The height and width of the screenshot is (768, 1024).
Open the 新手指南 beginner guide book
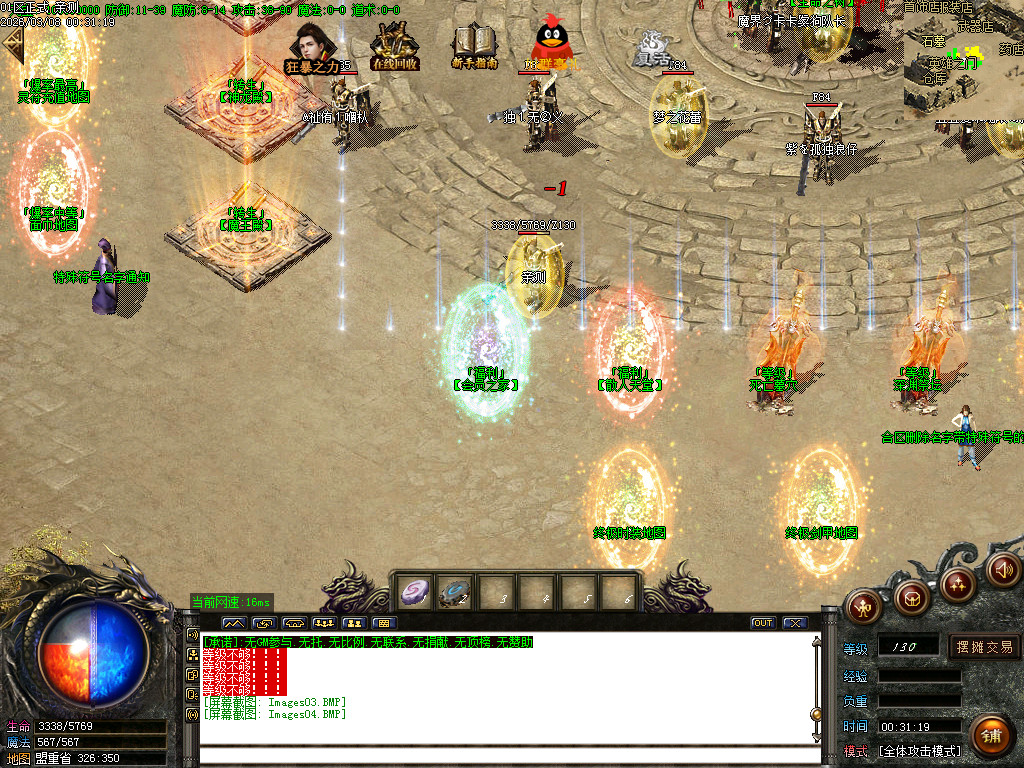[x=475, y=47]
